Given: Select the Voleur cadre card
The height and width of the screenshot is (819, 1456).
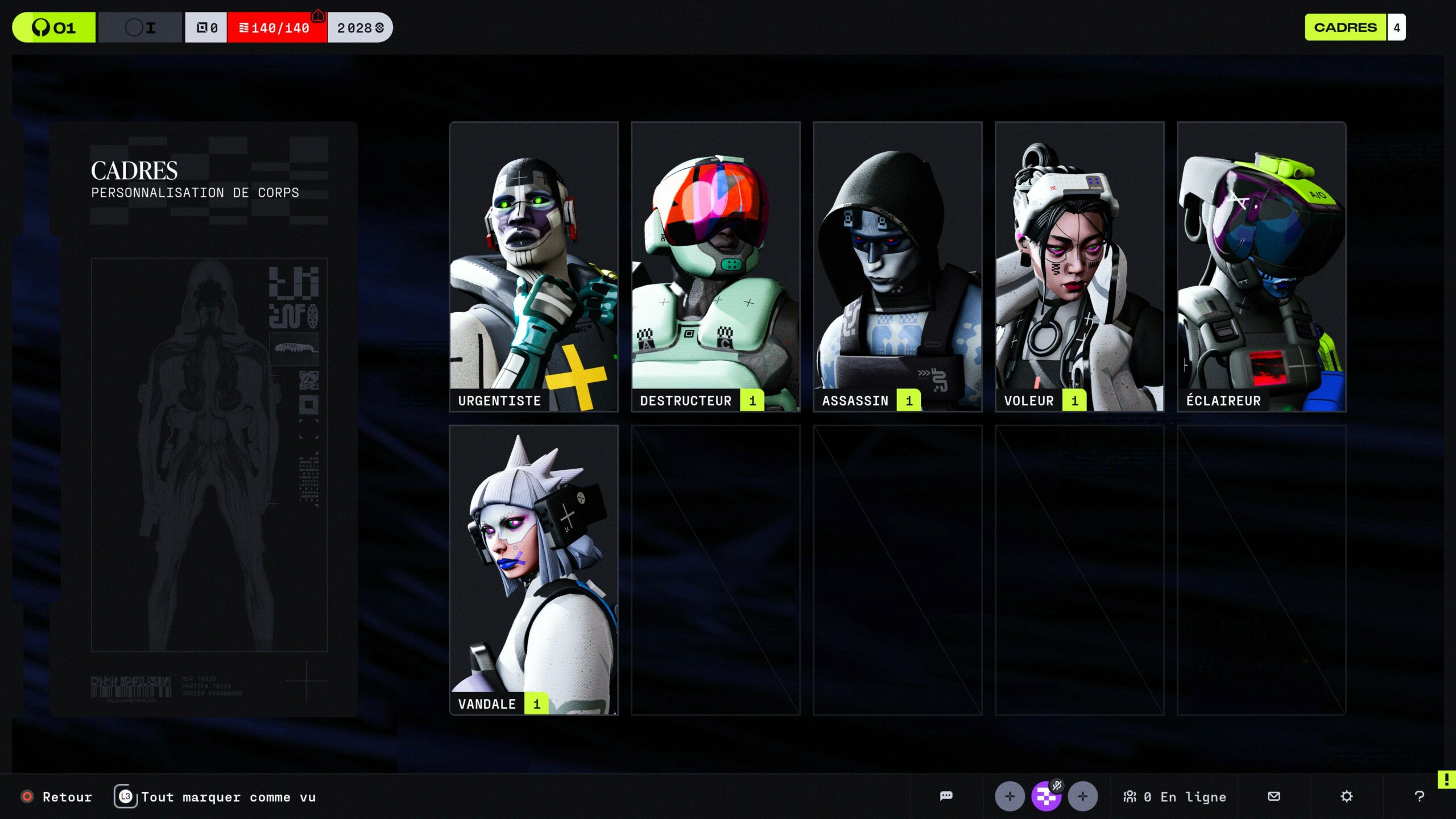Looking at the screenshot, I should coord(1079,266).
